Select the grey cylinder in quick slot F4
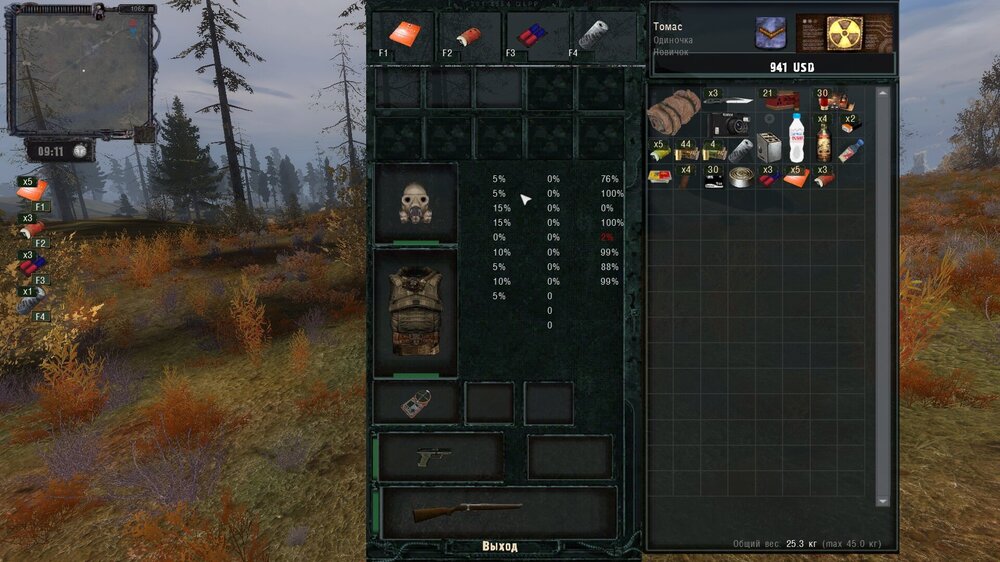 593,35
